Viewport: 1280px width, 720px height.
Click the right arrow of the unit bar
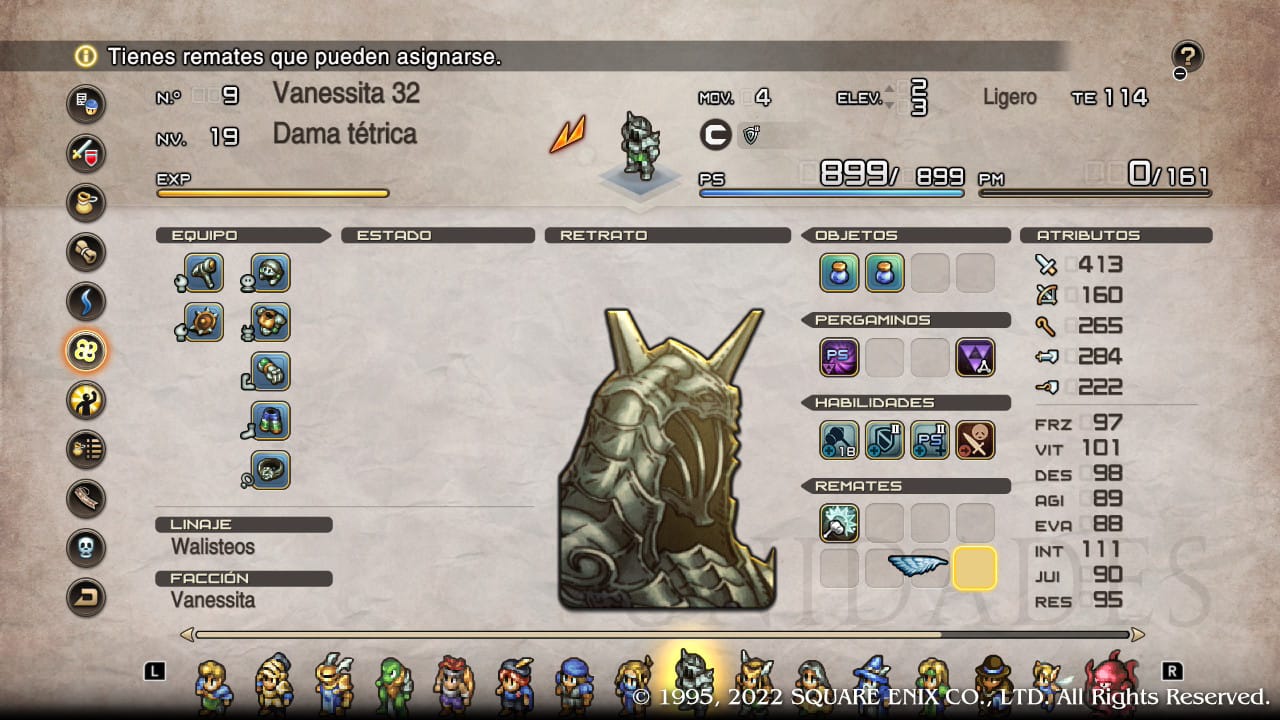[1139, 634]
